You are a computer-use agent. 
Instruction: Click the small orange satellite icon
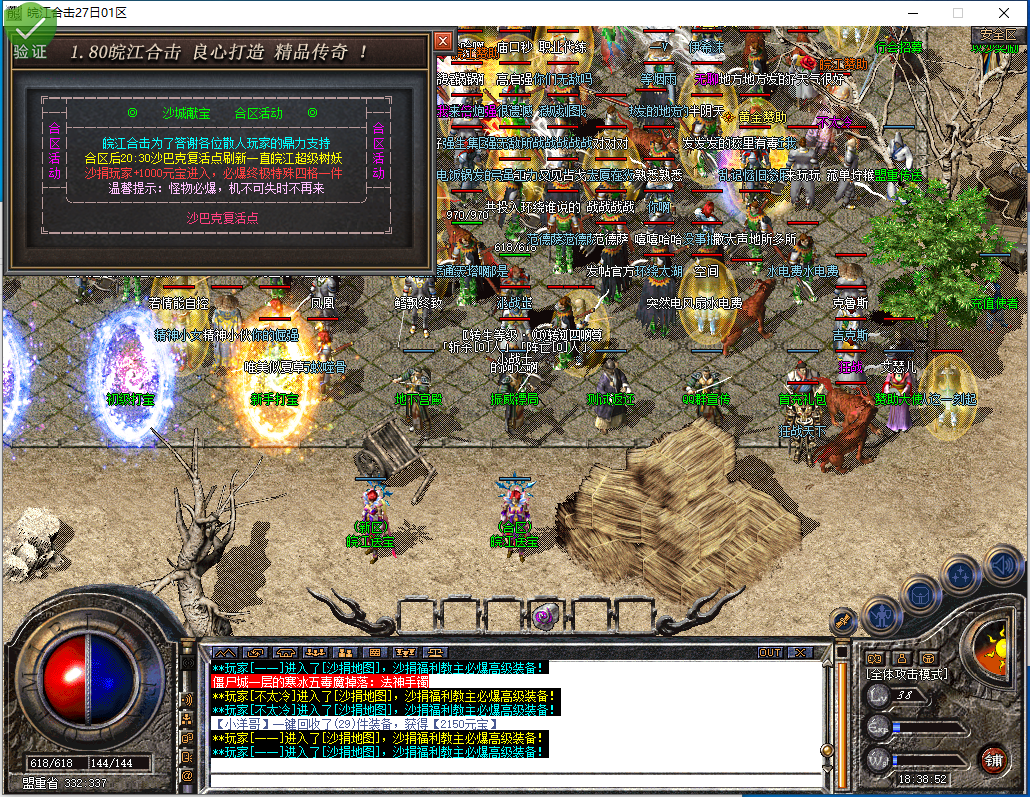point(843,621)
